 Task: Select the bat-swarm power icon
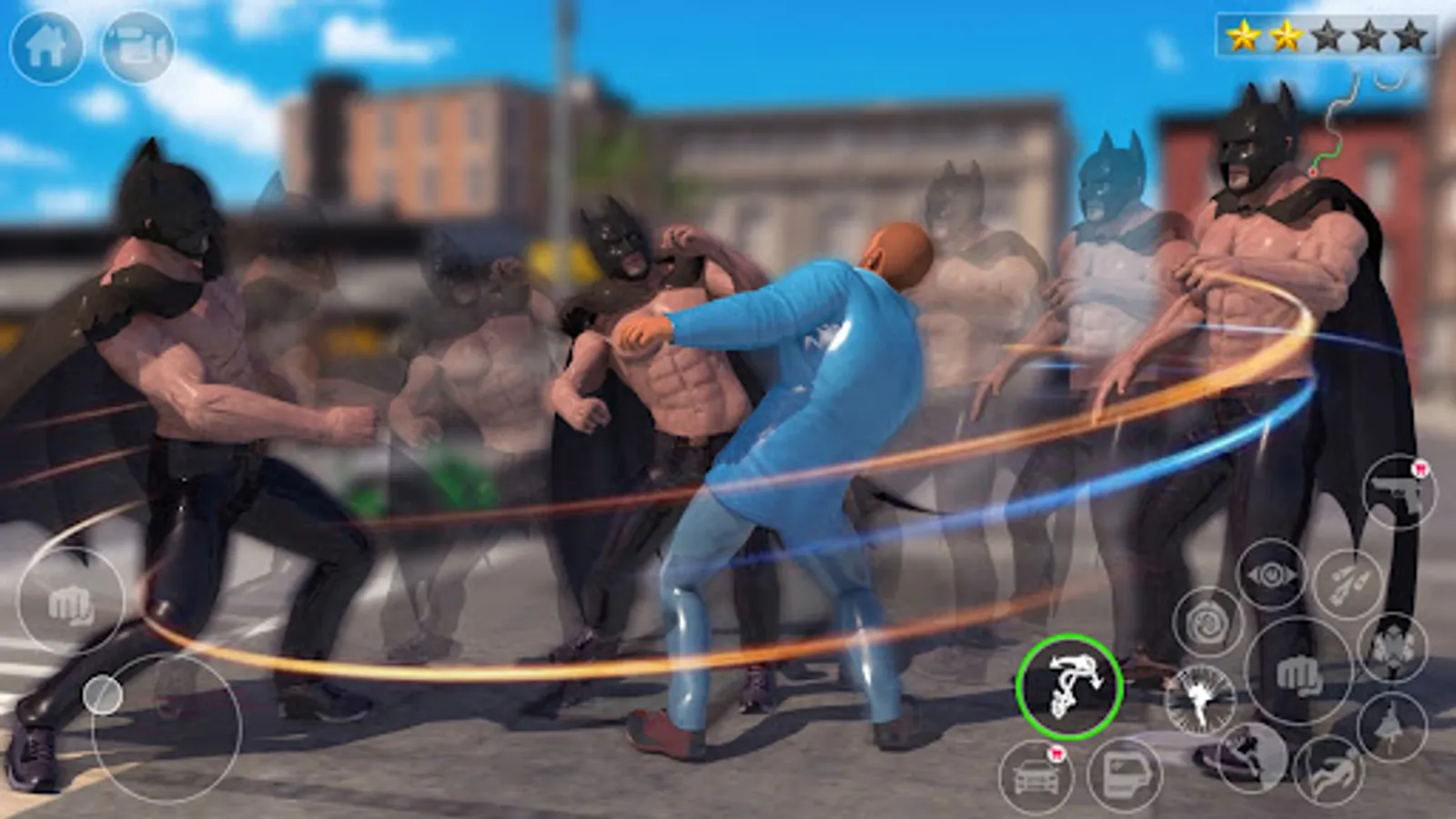[x=1392, y=647]
